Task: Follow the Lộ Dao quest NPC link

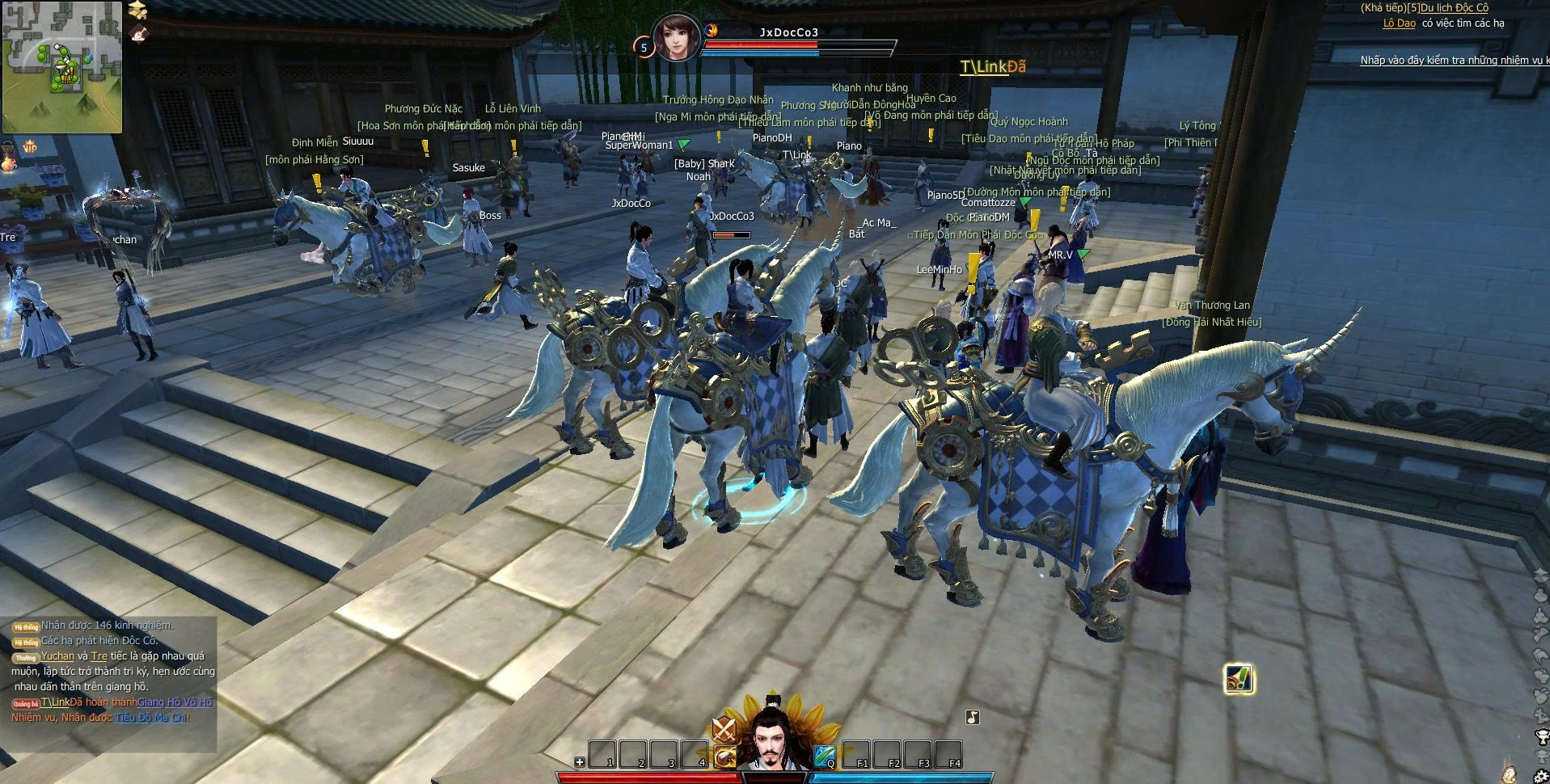Action: [x=1399, y=23]
